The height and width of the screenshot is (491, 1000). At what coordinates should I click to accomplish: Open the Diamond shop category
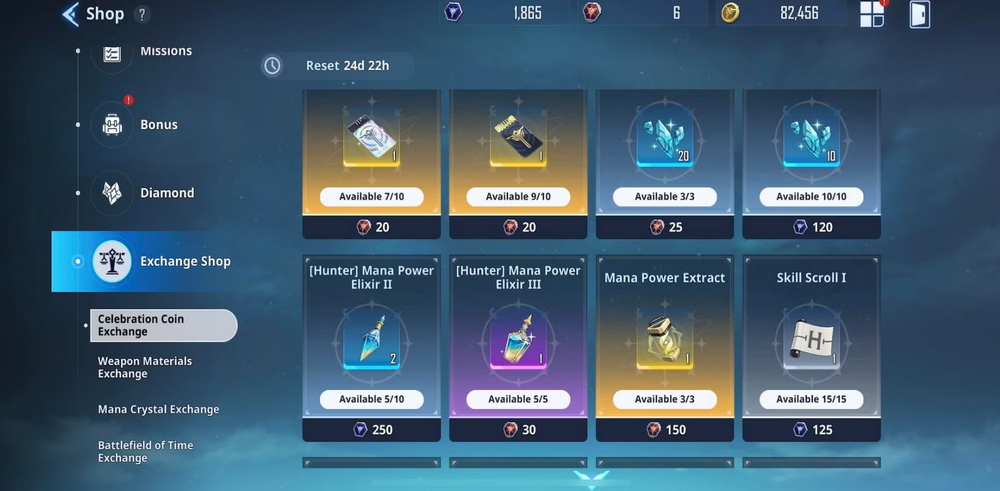113,193
